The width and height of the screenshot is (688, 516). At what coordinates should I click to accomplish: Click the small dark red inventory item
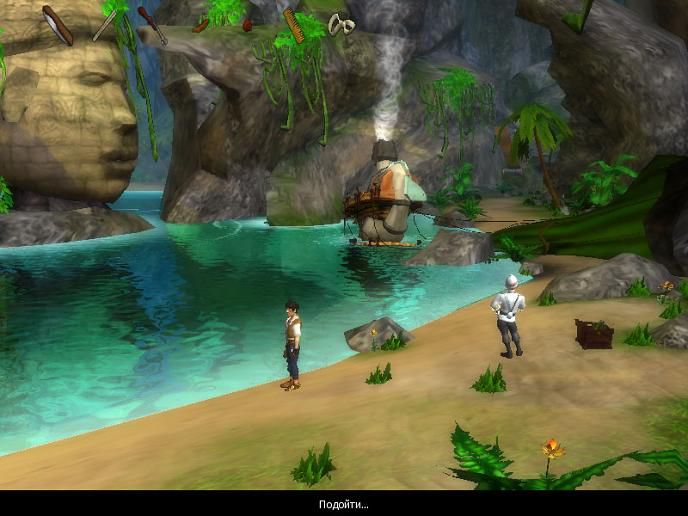tap(247, 25)
